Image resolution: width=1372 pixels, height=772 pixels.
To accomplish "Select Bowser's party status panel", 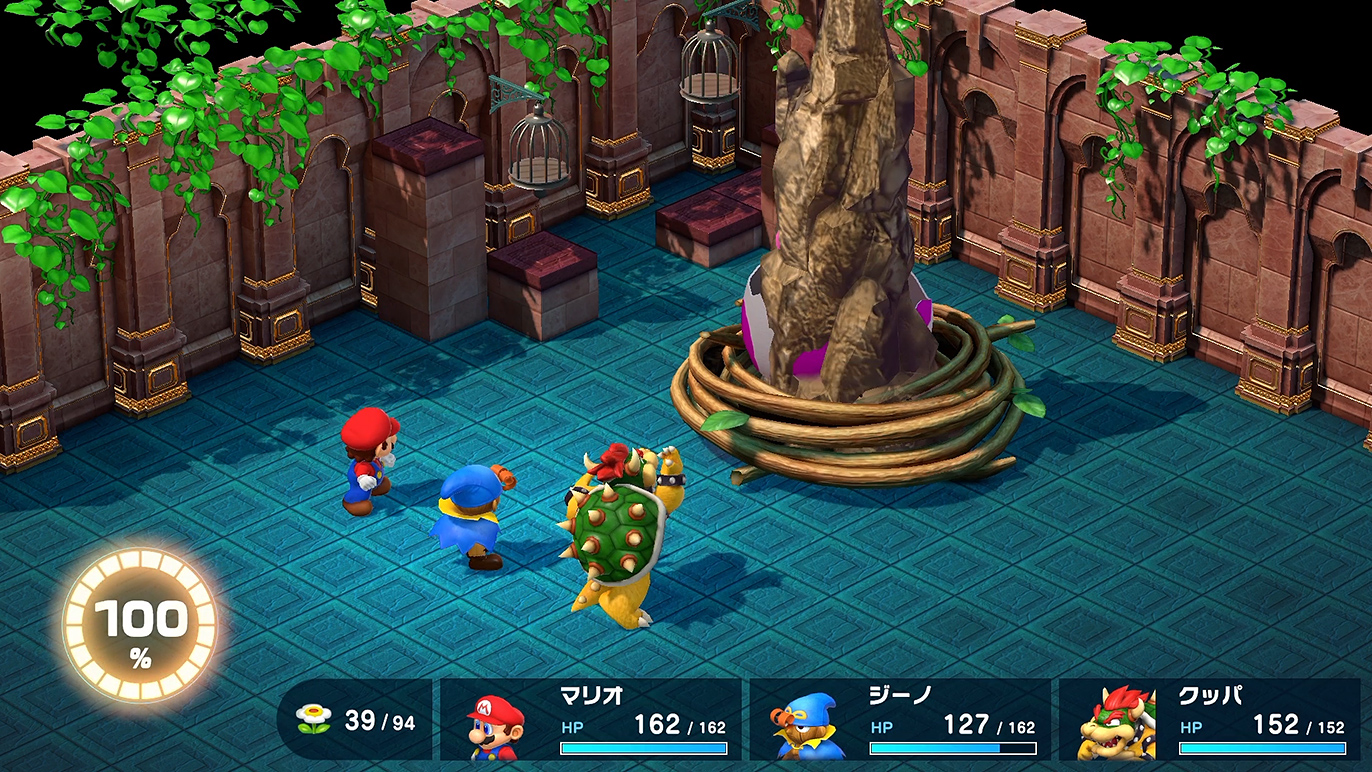I will tap(1210, 720).
